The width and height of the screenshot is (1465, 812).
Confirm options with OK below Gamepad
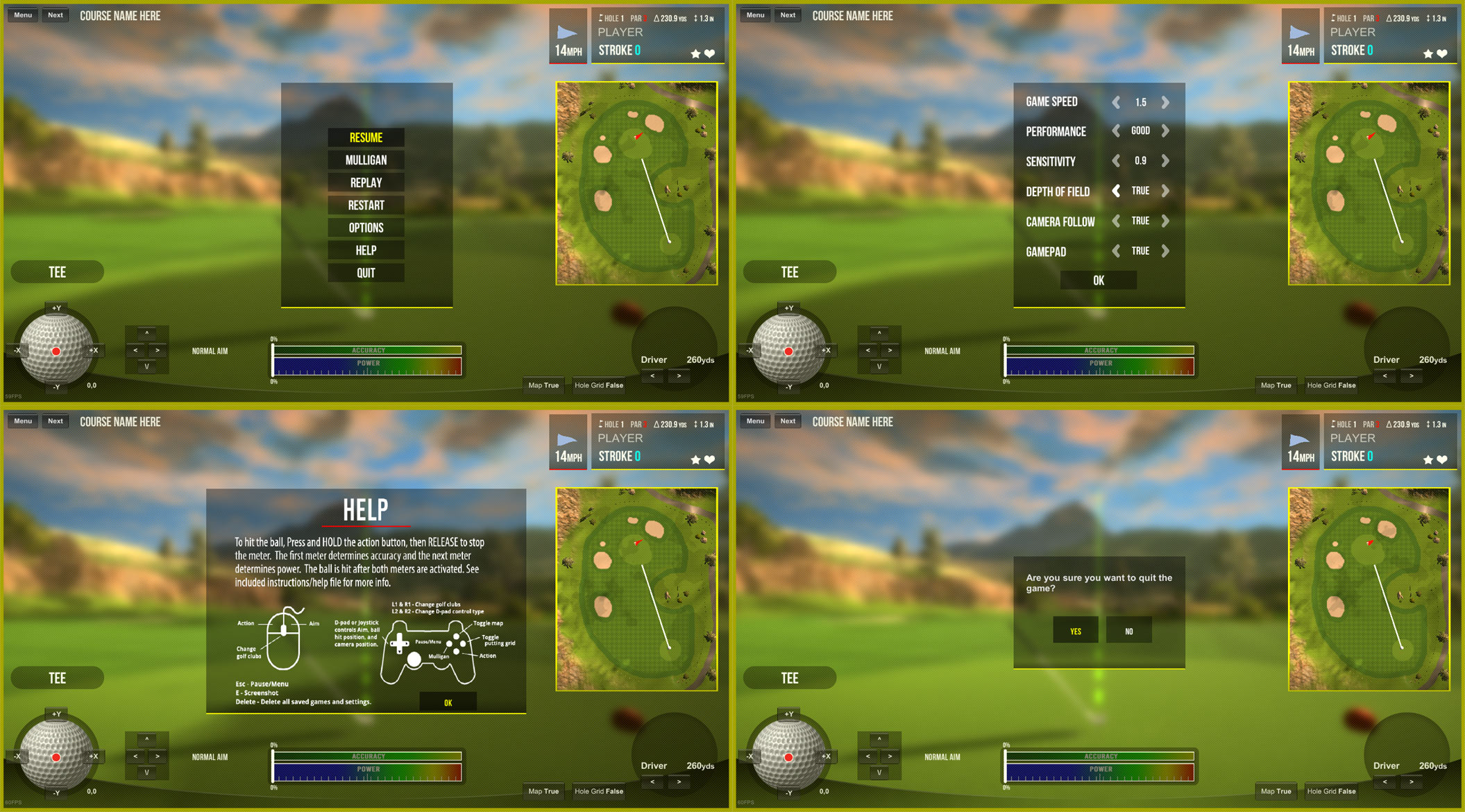click(1098, 280)
